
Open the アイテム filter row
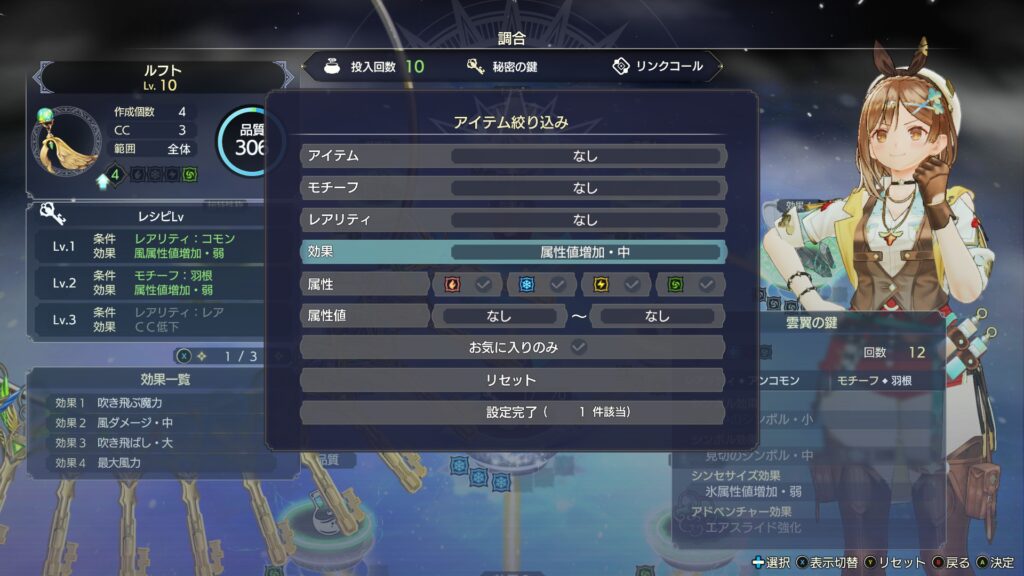(512, 156)
